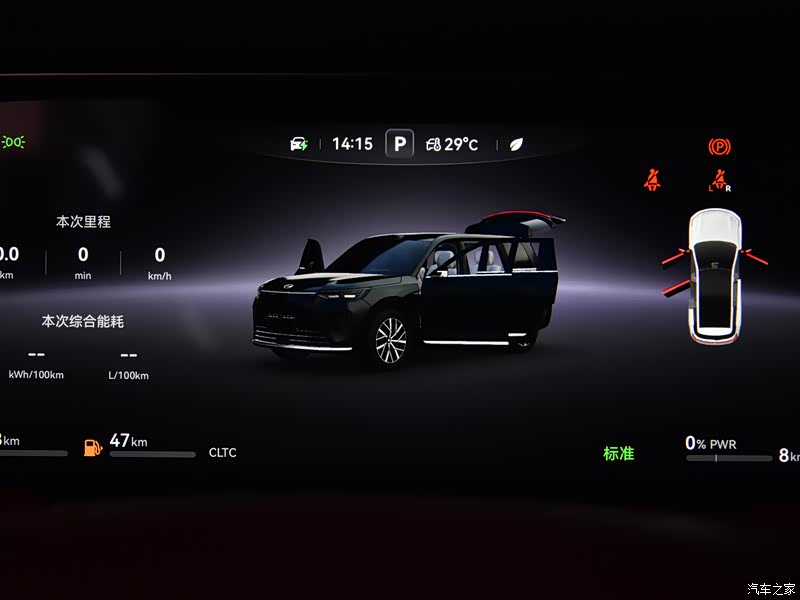
Task: Click the orange fuel pump icon
Action: (92, 446)
